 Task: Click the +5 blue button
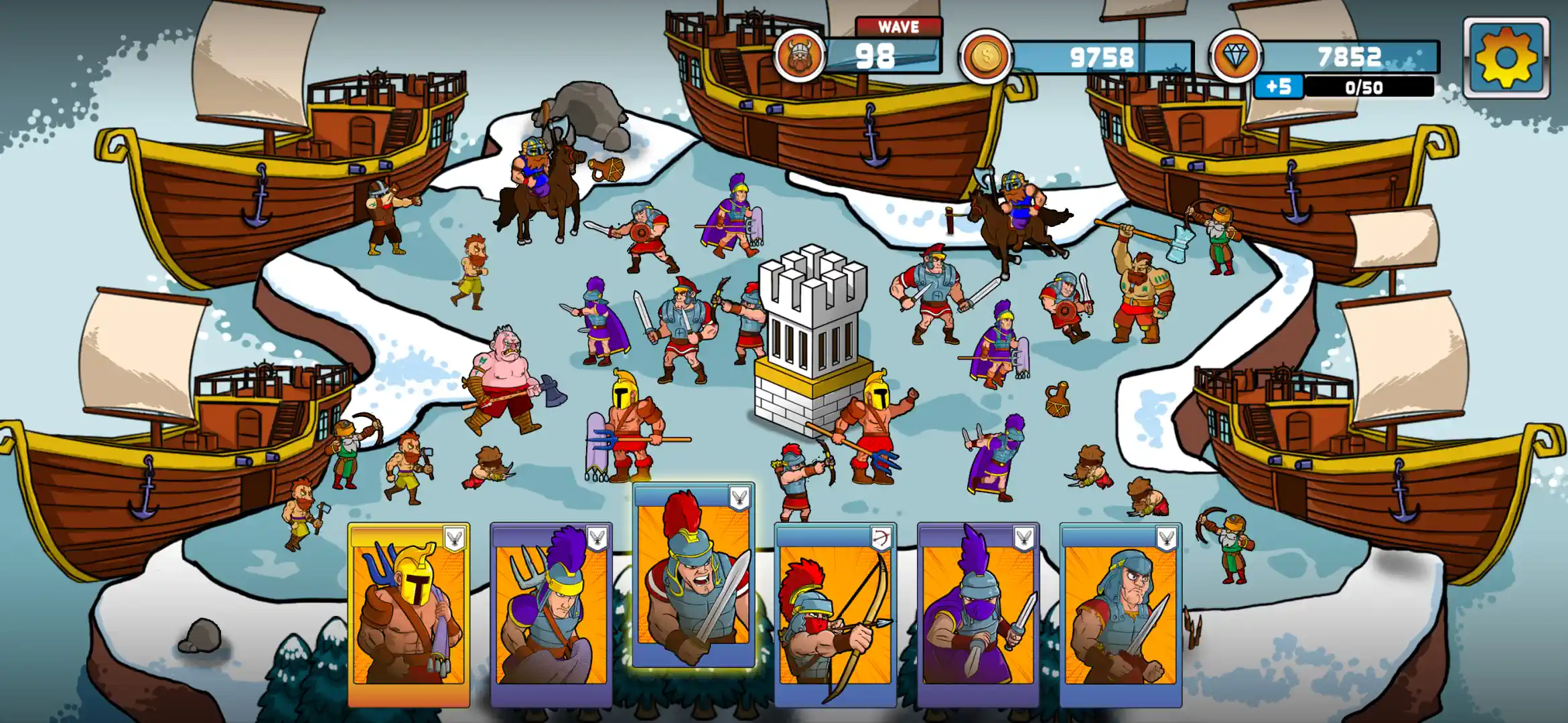click(x=1281, y=86)
